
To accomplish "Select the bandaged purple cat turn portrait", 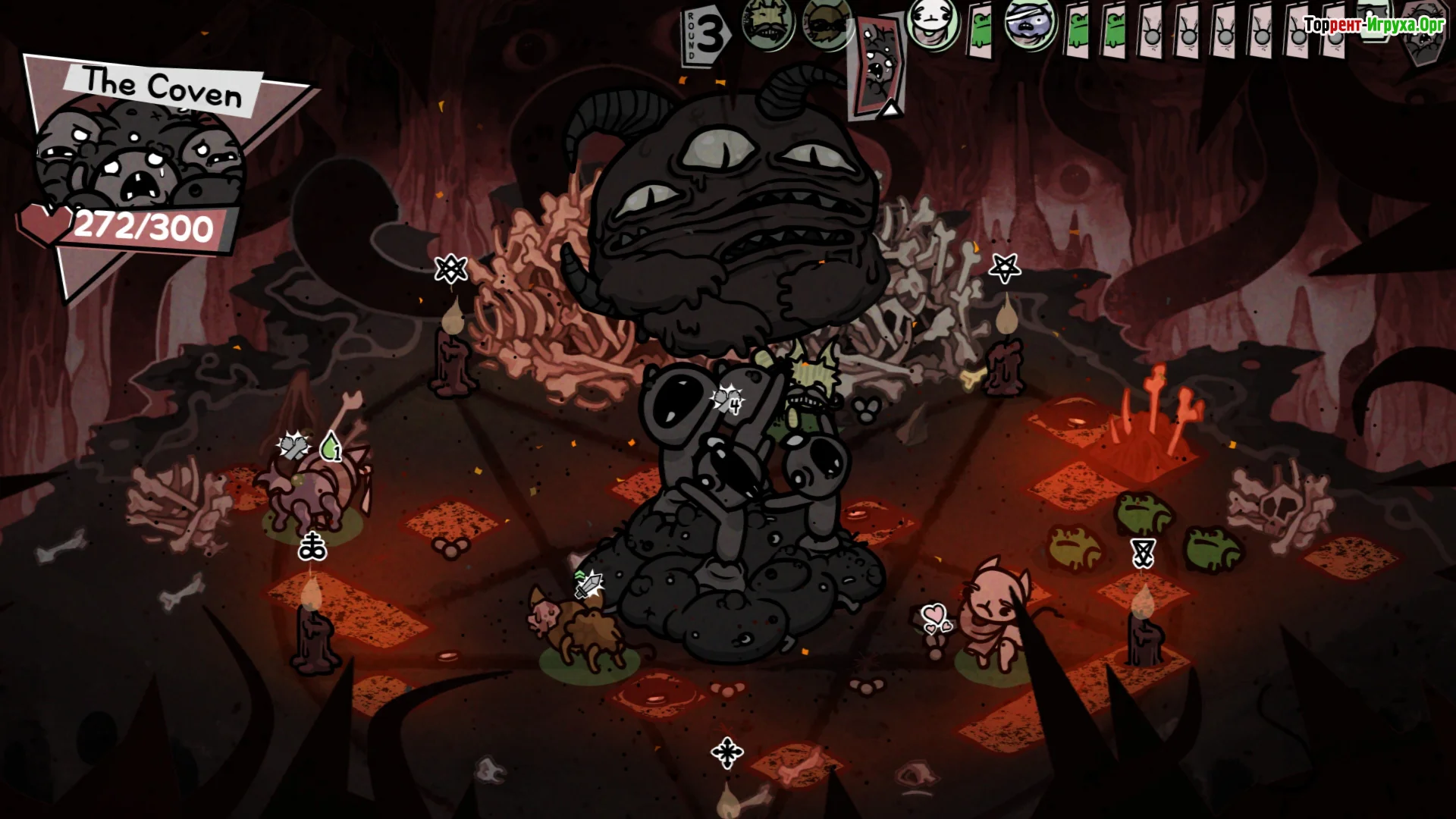I will coord(1030,27).
